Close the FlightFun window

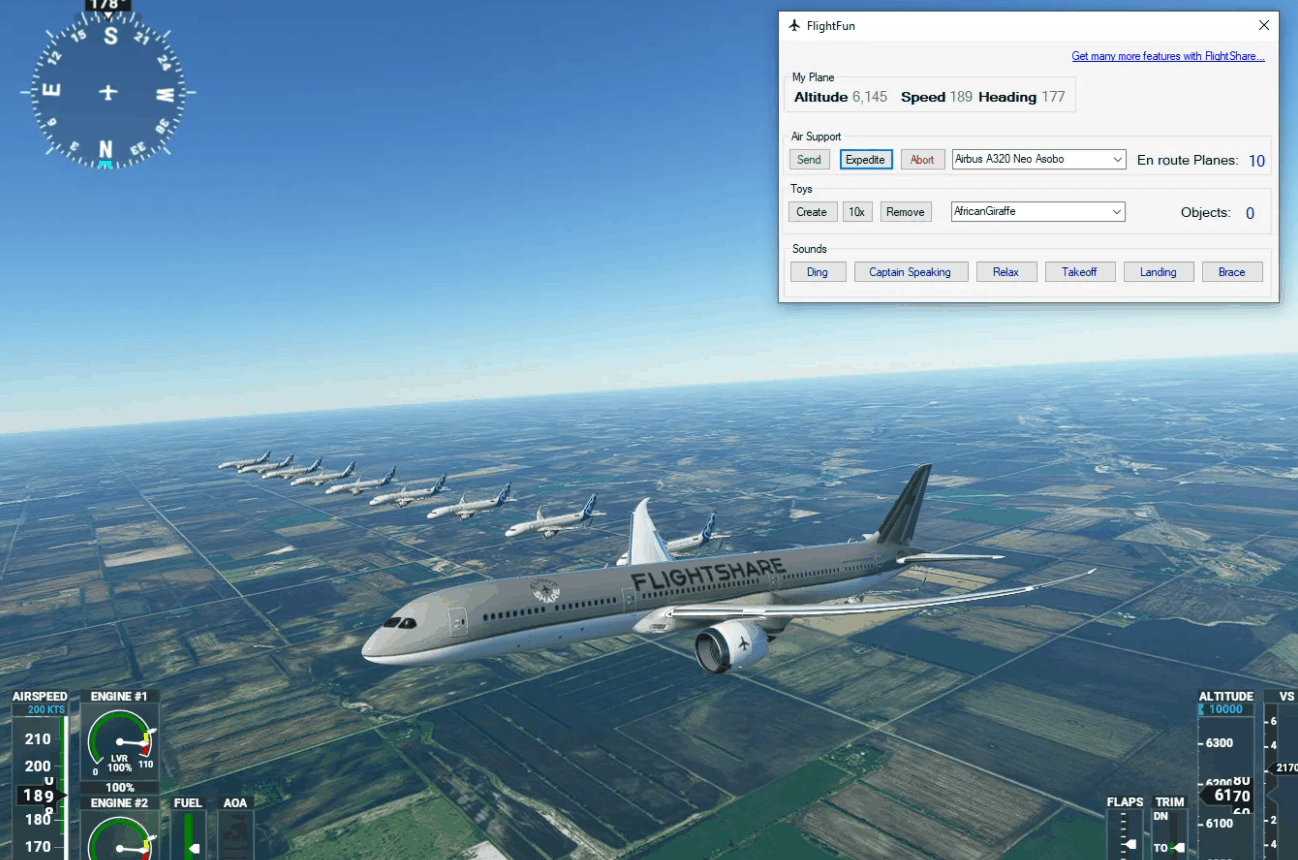point(1264,26)
